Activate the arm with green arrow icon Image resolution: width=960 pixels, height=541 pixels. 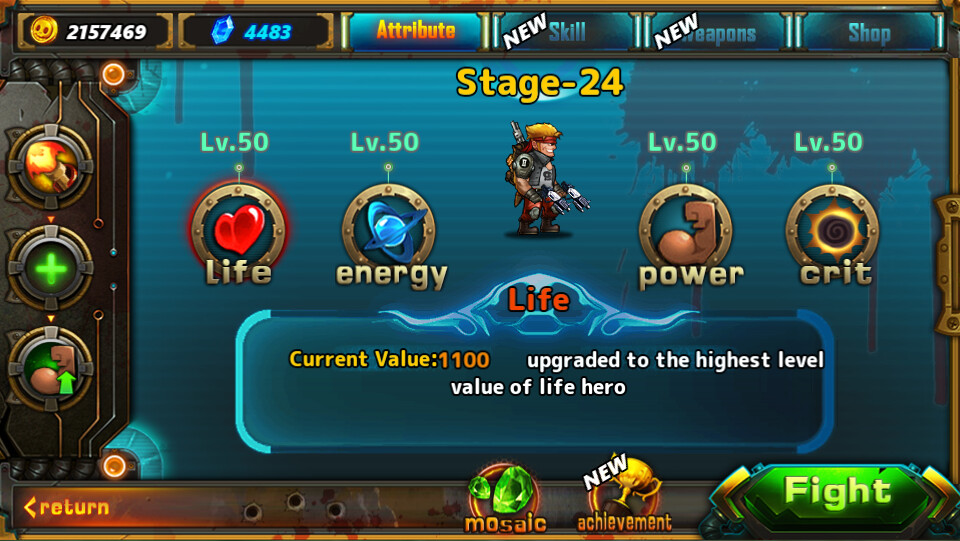[x=51, y=369]
